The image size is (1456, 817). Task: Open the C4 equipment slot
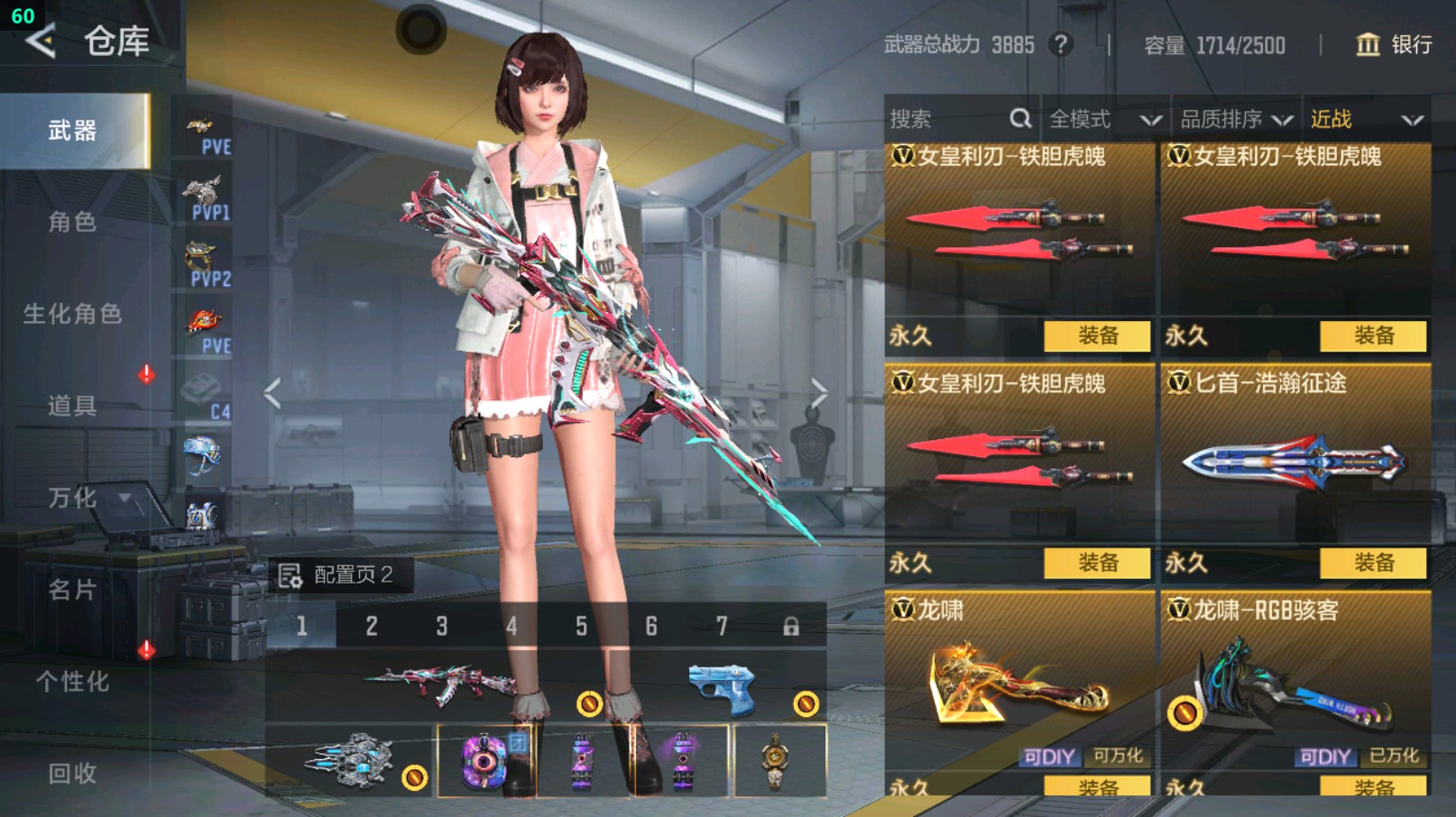coord(206,386)
